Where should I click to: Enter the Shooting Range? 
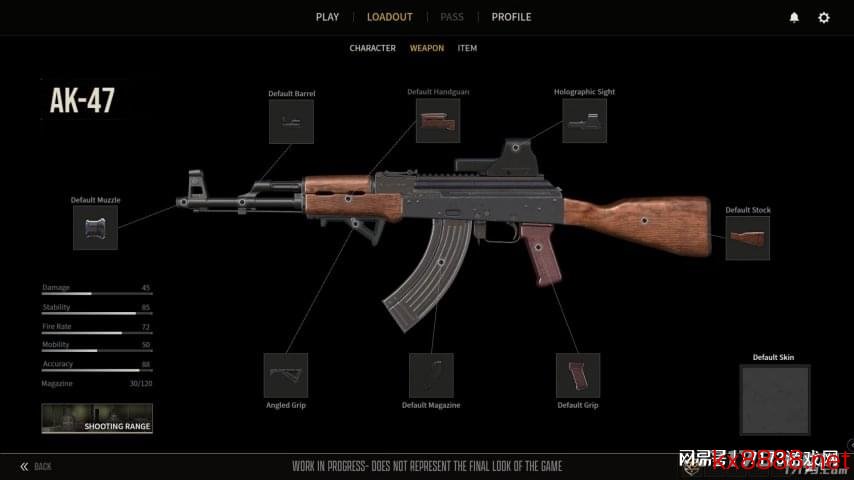[x=97, y=418]
